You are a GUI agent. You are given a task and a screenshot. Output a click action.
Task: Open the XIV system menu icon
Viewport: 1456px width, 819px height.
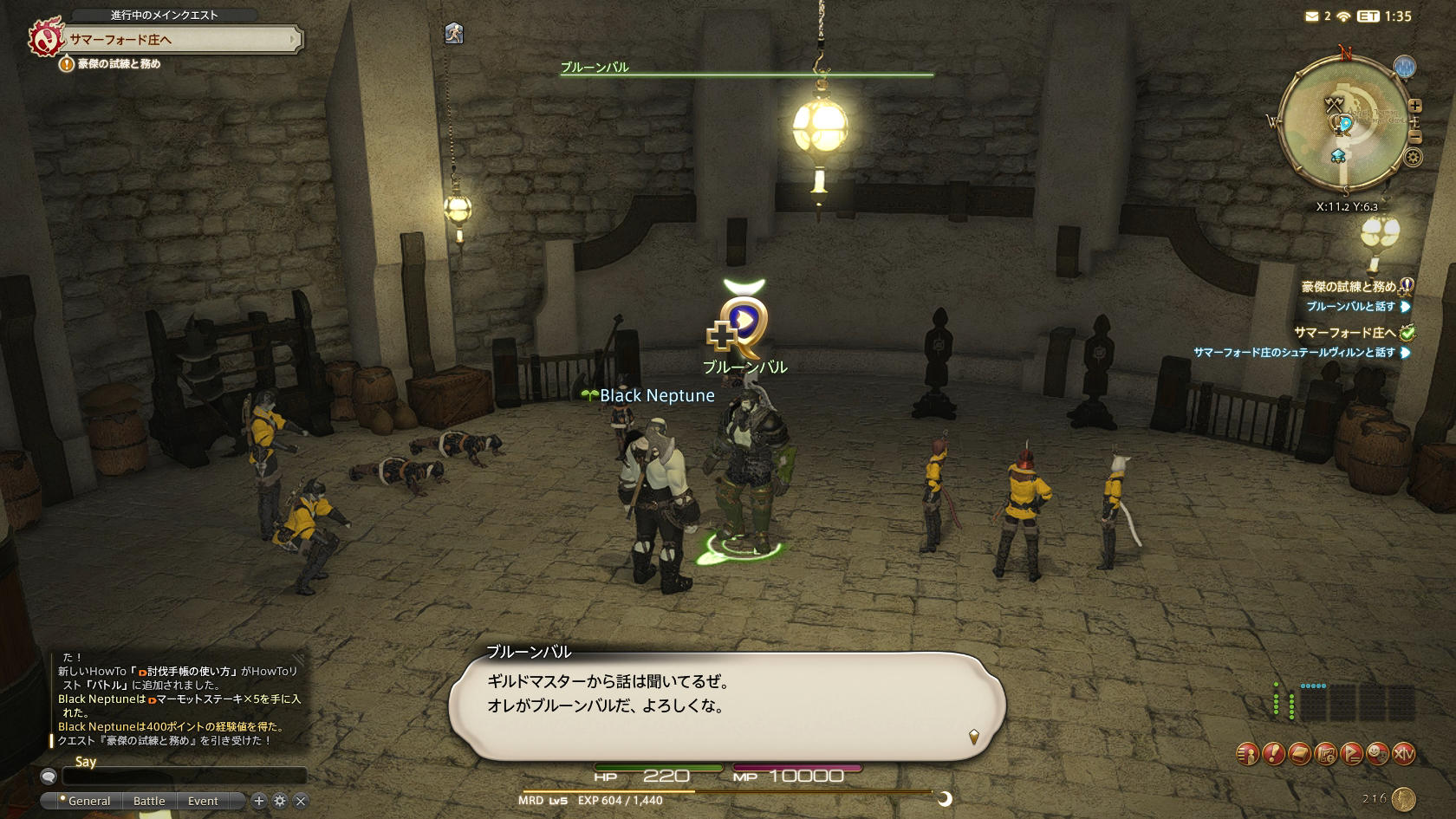1403,755
